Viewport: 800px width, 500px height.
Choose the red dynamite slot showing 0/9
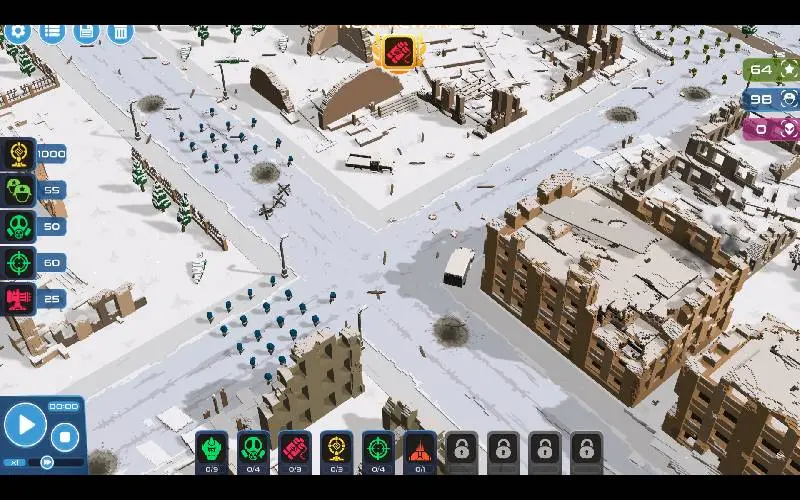pyautogui.click(x=295, y=451)
